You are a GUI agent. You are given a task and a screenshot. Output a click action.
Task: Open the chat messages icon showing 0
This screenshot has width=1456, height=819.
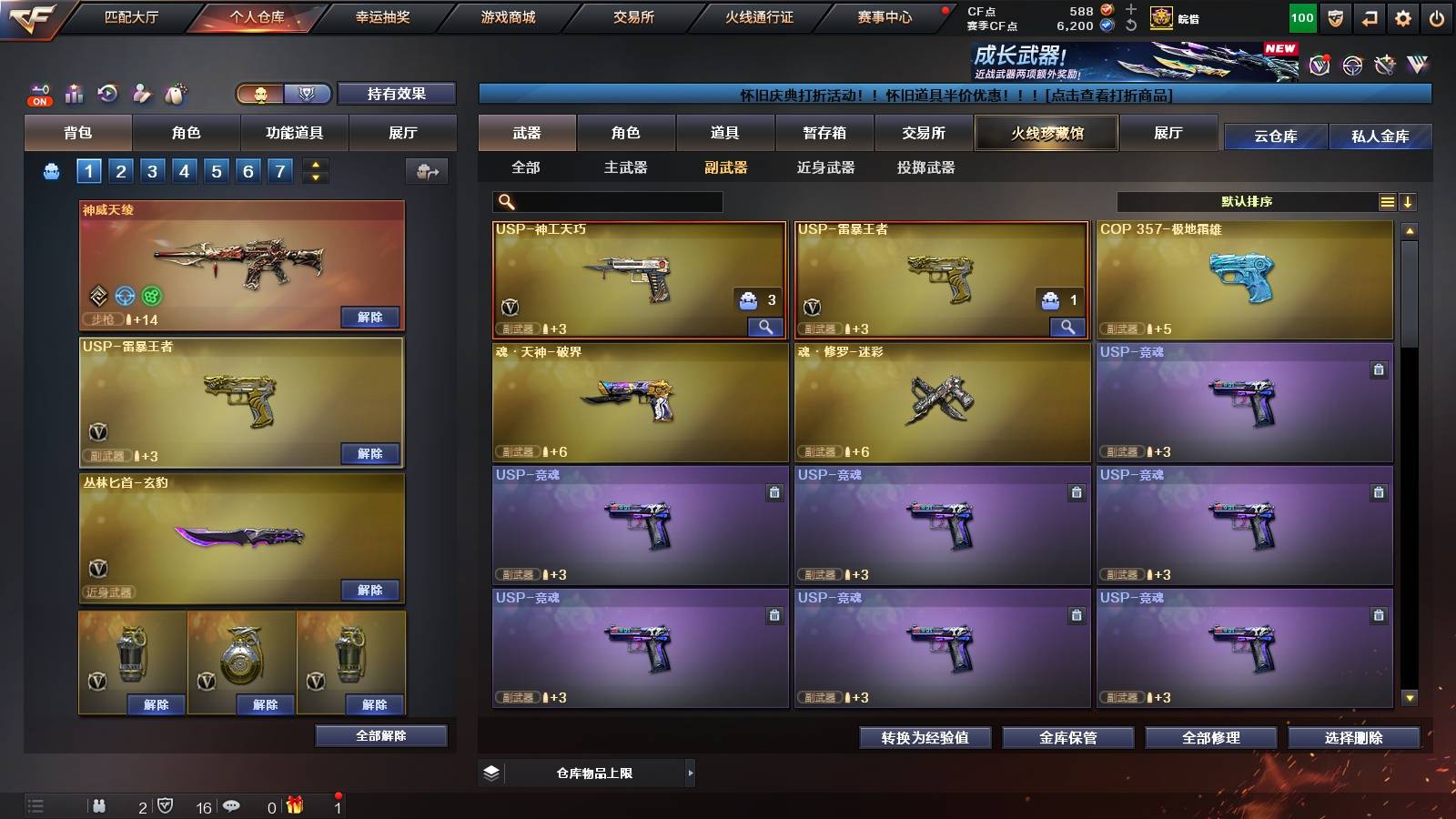pos(230,806)
